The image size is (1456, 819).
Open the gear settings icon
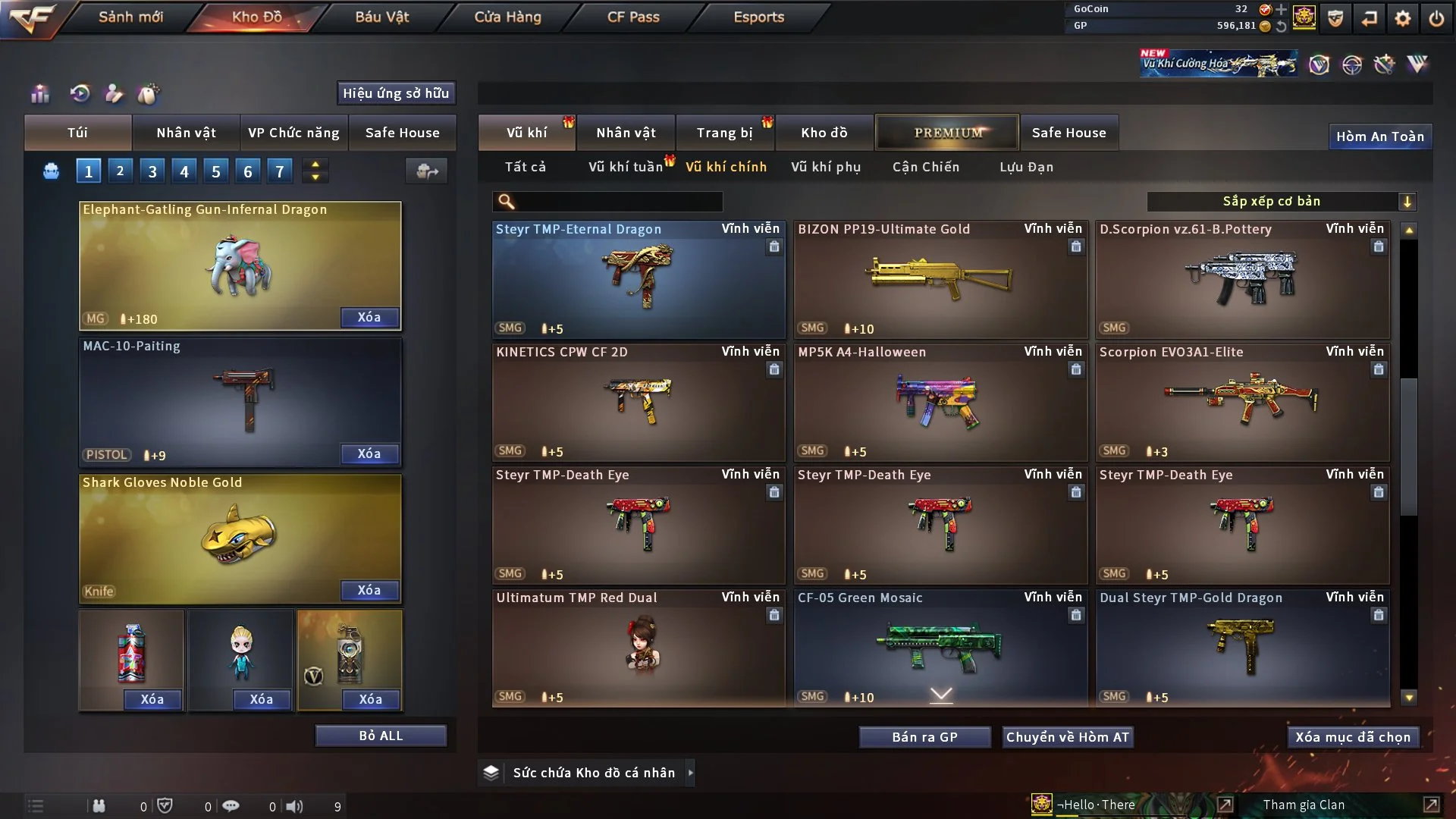click(x=1402, y=18)
